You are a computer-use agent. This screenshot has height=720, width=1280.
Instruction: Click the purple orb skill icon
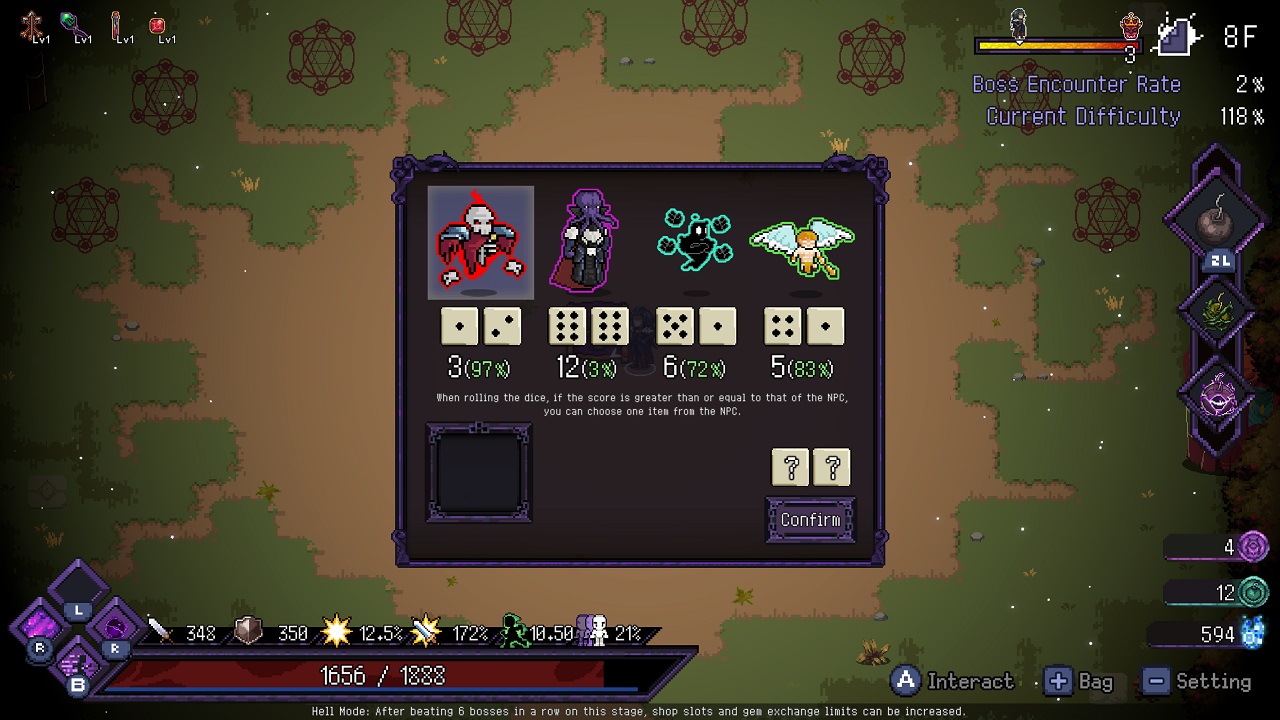pos(1215,398)
